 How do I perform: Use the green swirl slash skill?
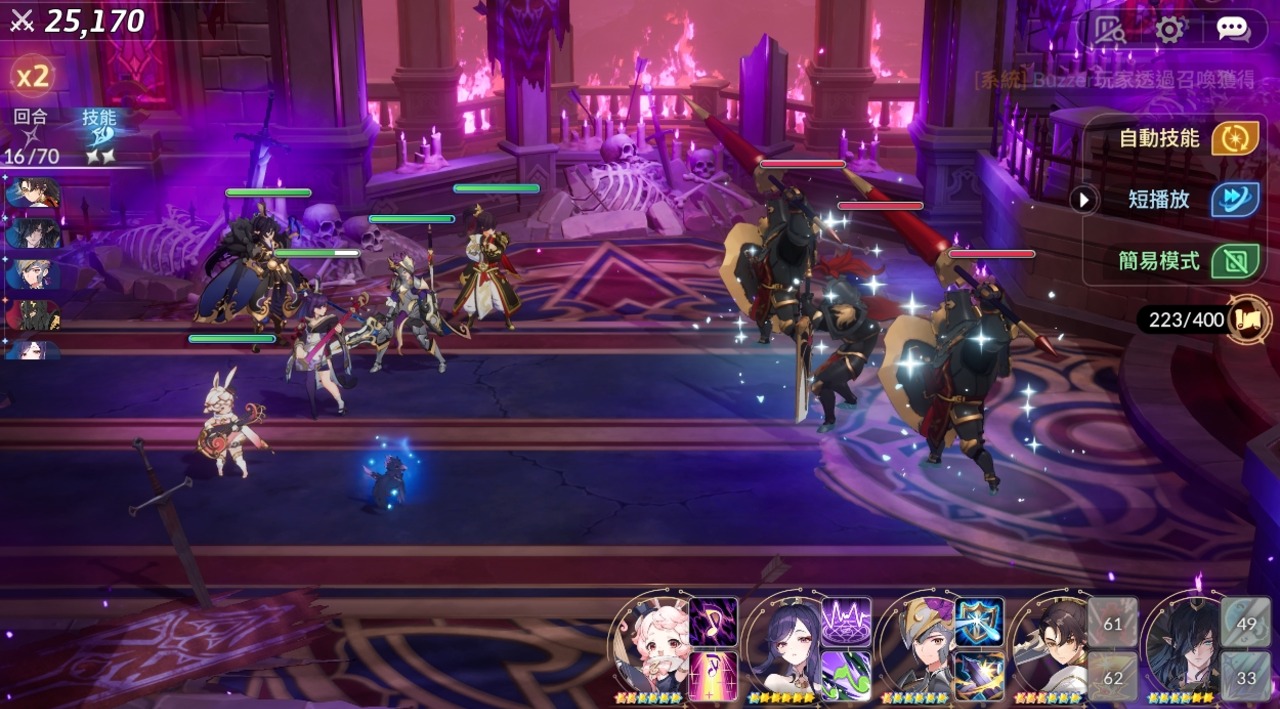[846, 676]
